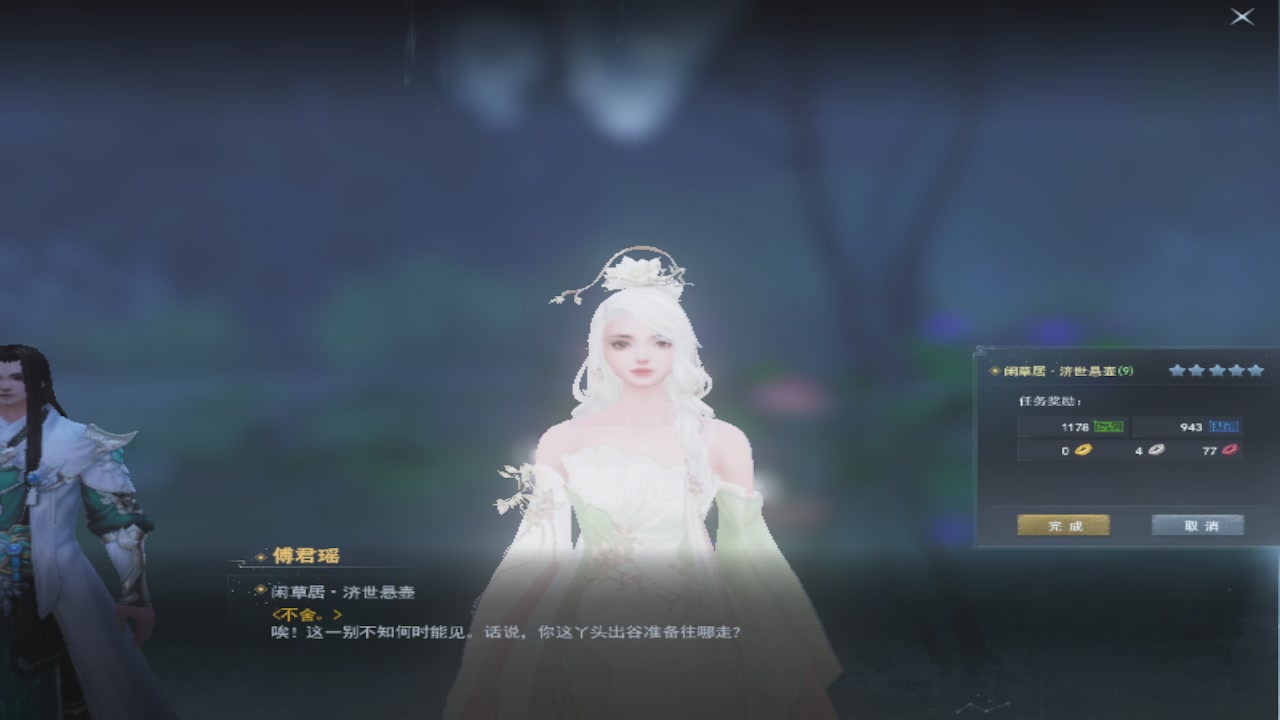The image size is (1280, 720).
Task: Click the close X in the top-right corner
Action: [x=1241, y=17]
